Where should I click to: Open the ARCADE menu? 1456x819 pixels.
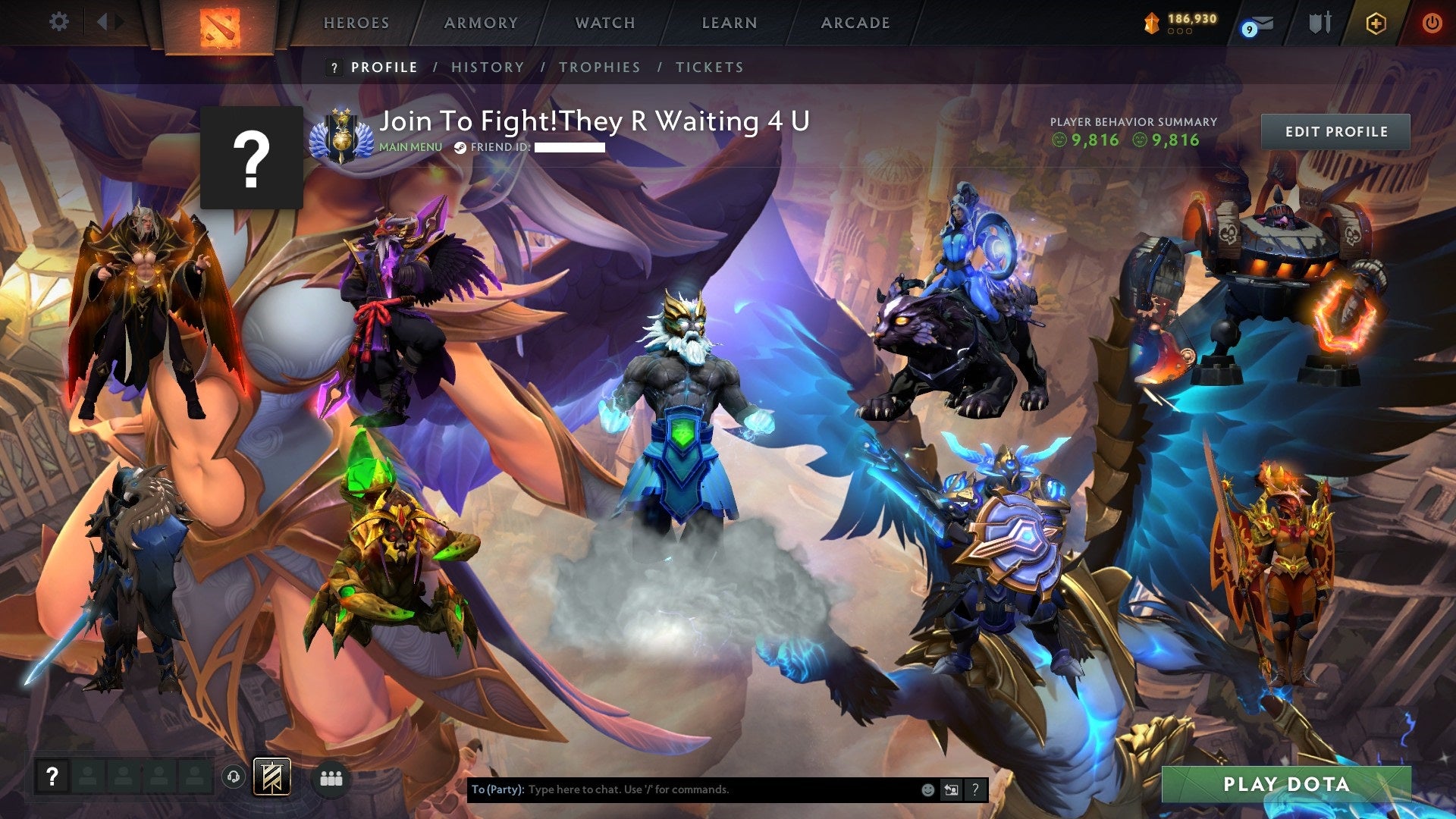[x=855, y=23]
